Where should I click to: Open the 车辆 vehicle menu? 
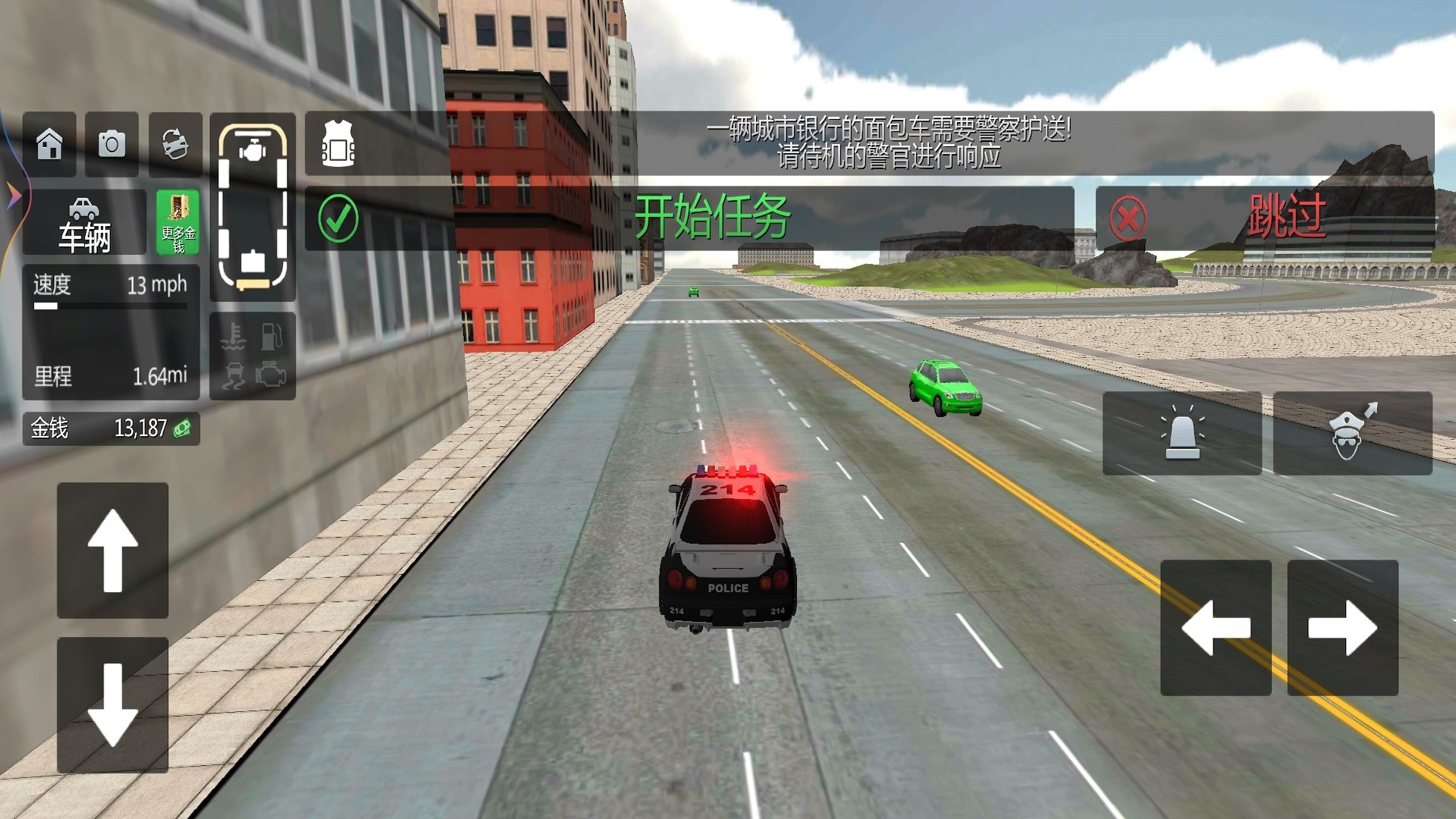84,222
